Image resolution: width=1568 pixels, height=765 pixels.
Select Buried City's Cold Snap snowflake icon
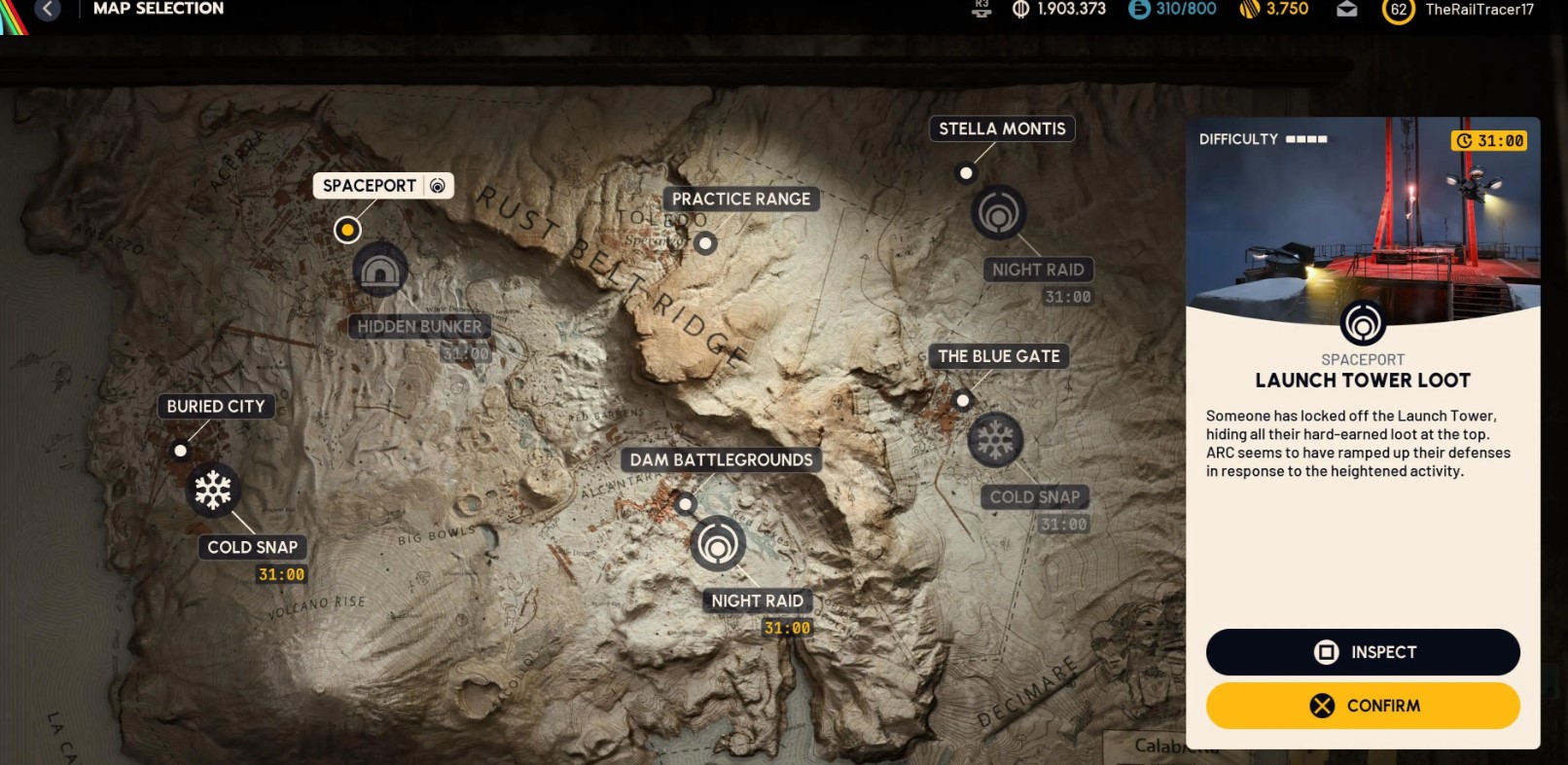(x=213, y=490)
